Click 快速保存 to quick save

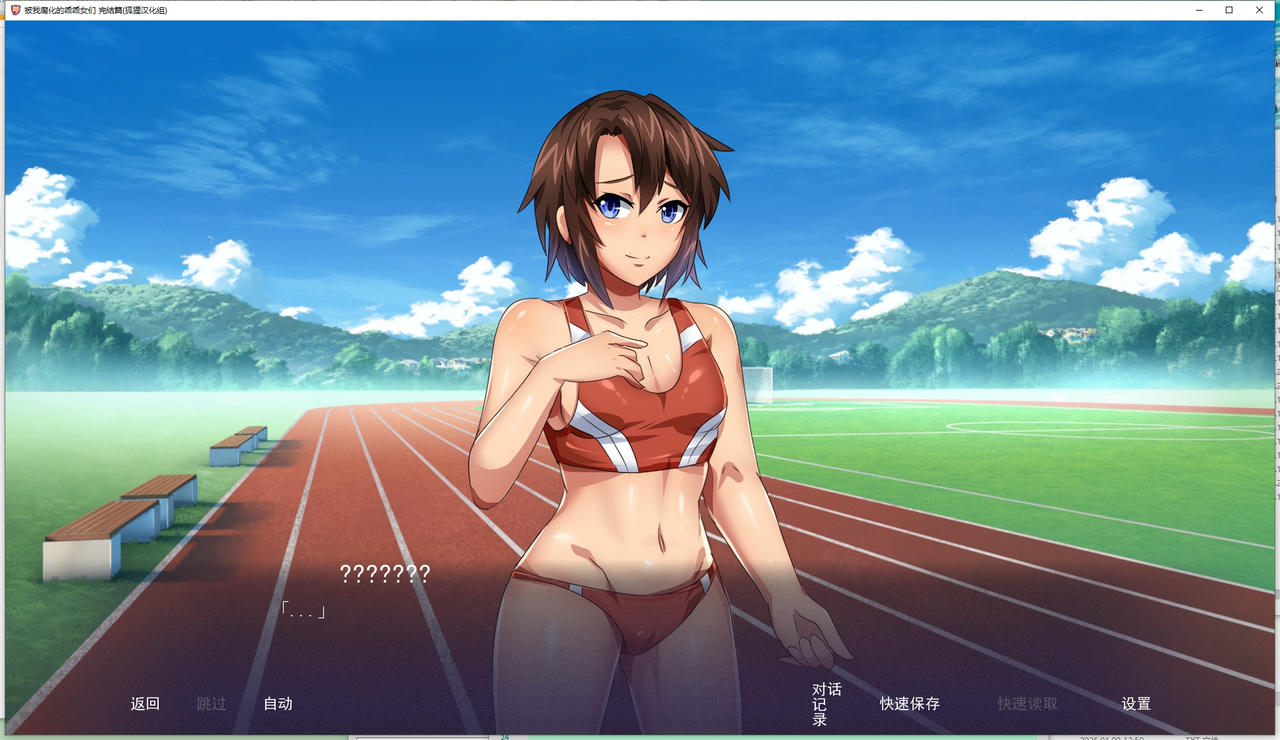point(908,703)
